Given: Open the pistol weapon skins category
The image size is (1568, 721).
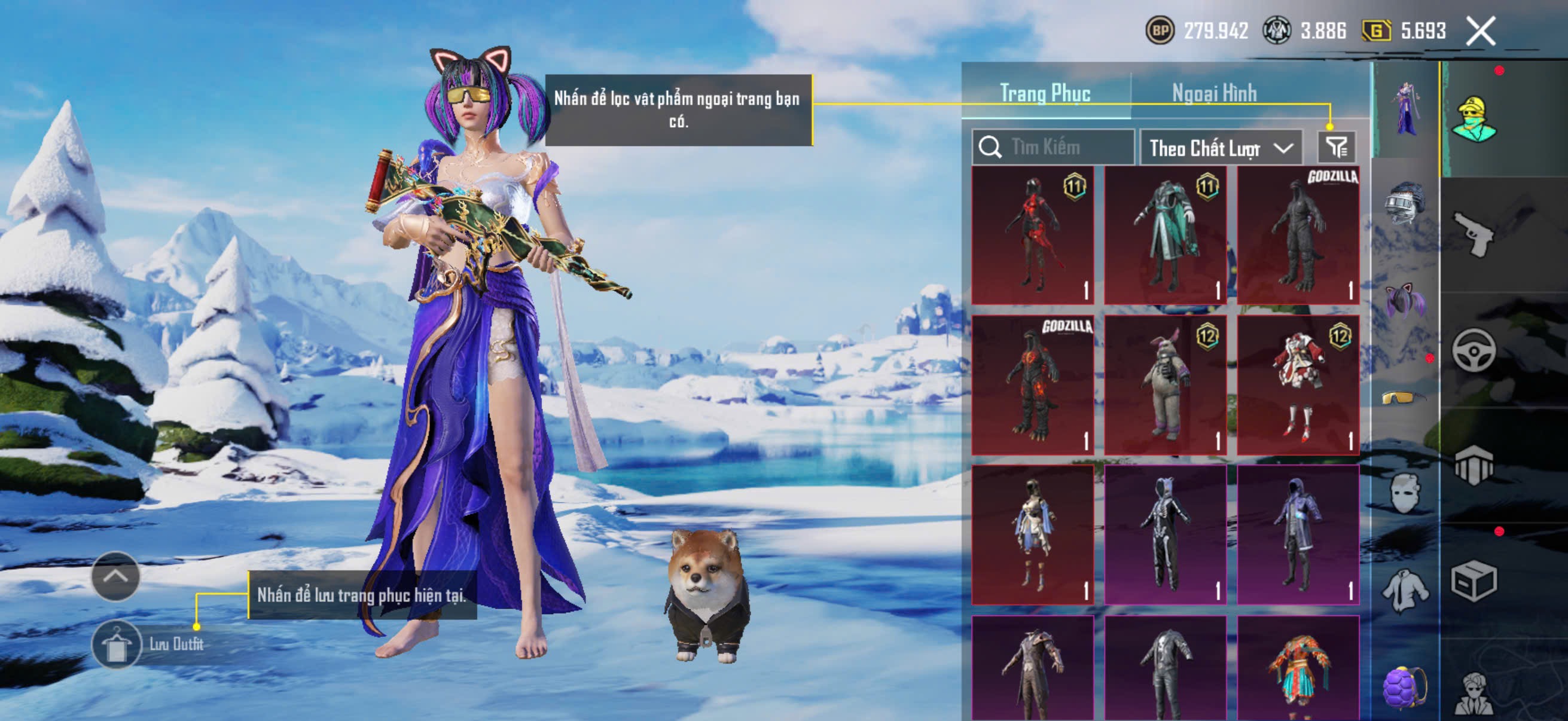Looking at the screenshot, I should pyautogui.click(x=1474, y=234).
